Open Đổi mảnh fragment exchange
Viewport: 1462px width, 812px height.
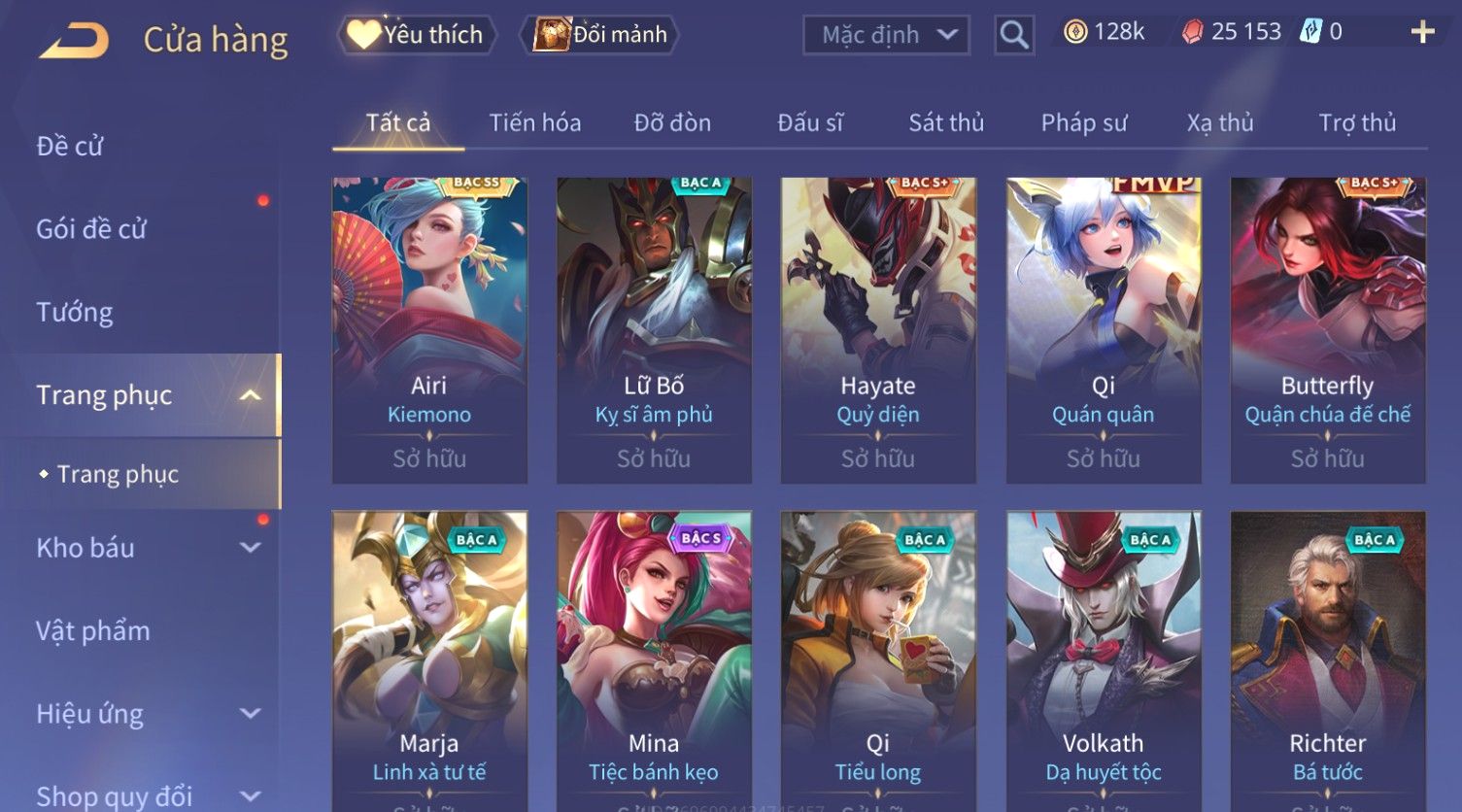click(x=601, y=35)
